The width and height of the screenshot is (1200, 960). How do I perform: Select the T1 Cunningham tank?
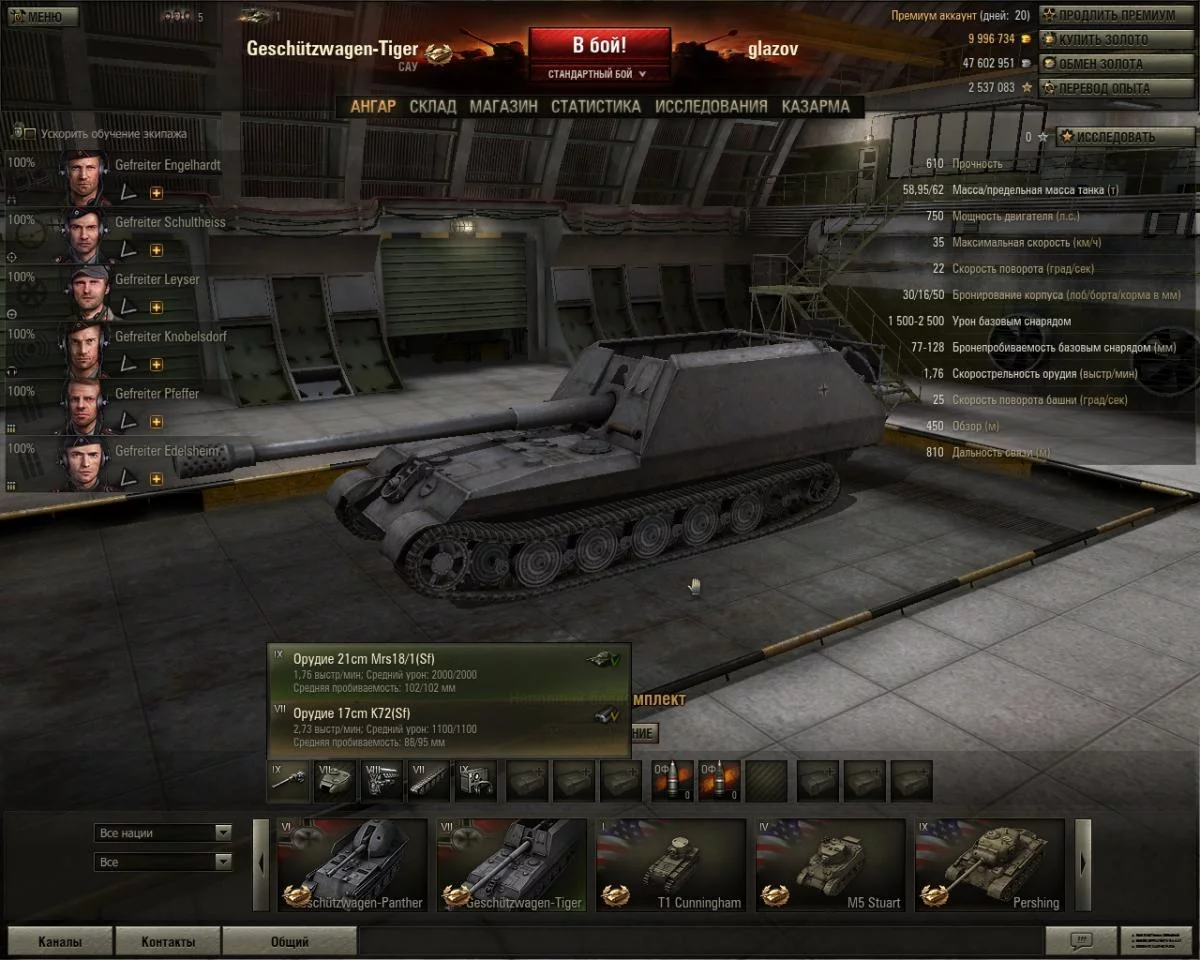tap(671, 866)
